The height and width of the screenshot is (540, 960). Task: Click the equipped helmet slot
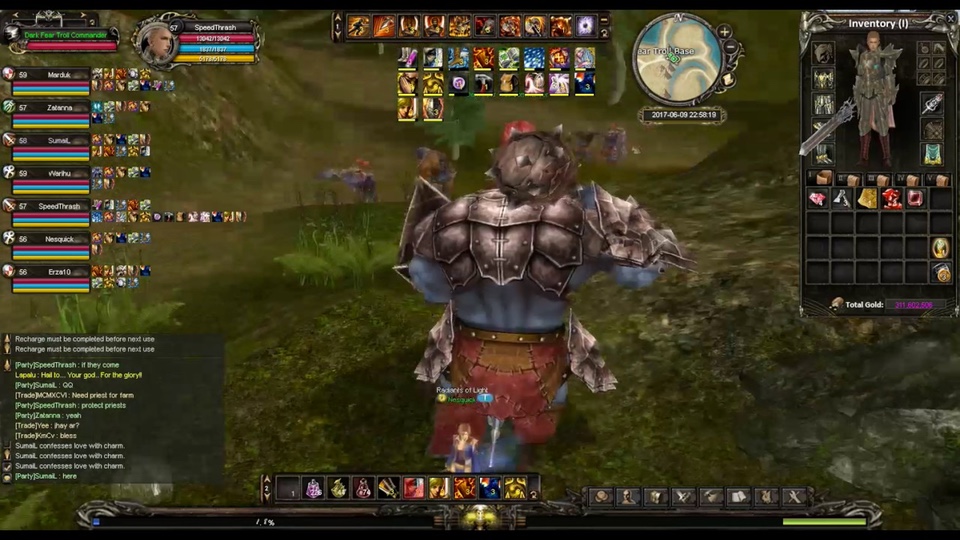823,54
